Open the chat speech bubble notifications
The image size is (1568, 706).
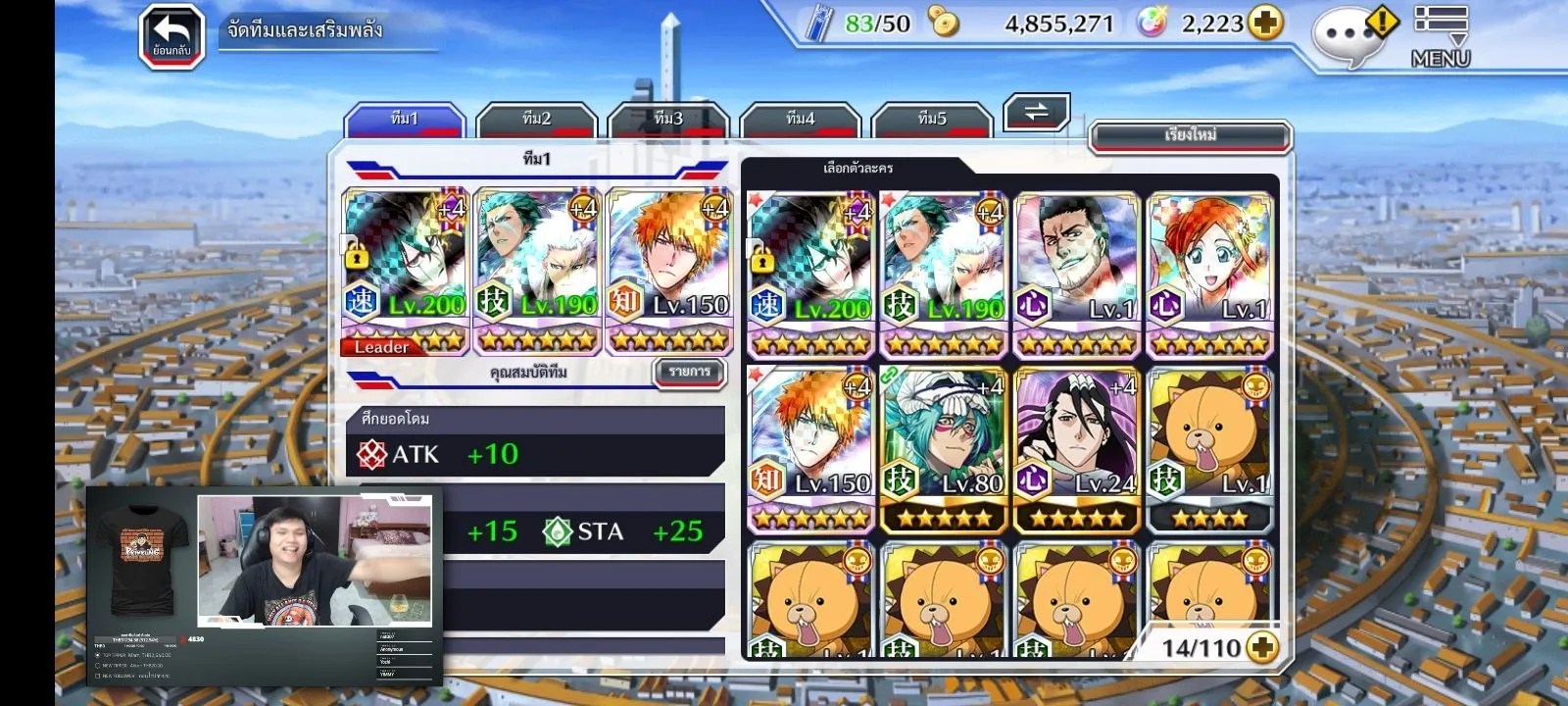pyautogui.click(x=1351, y=37)
